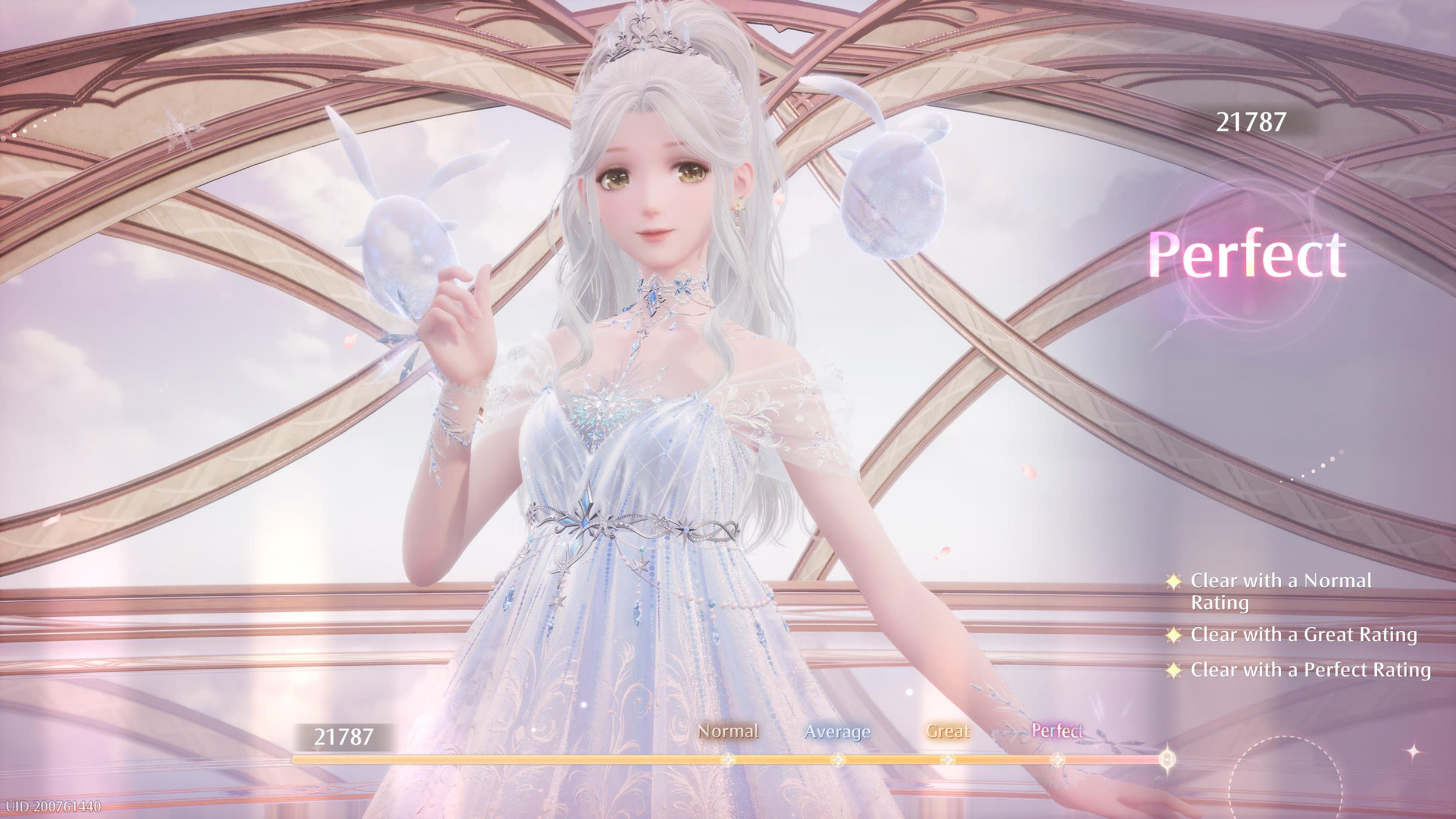Screen dimensions: 1456x819
Task: Select the diamond marker under Normal threshold
Action: (x=727, y=761)
